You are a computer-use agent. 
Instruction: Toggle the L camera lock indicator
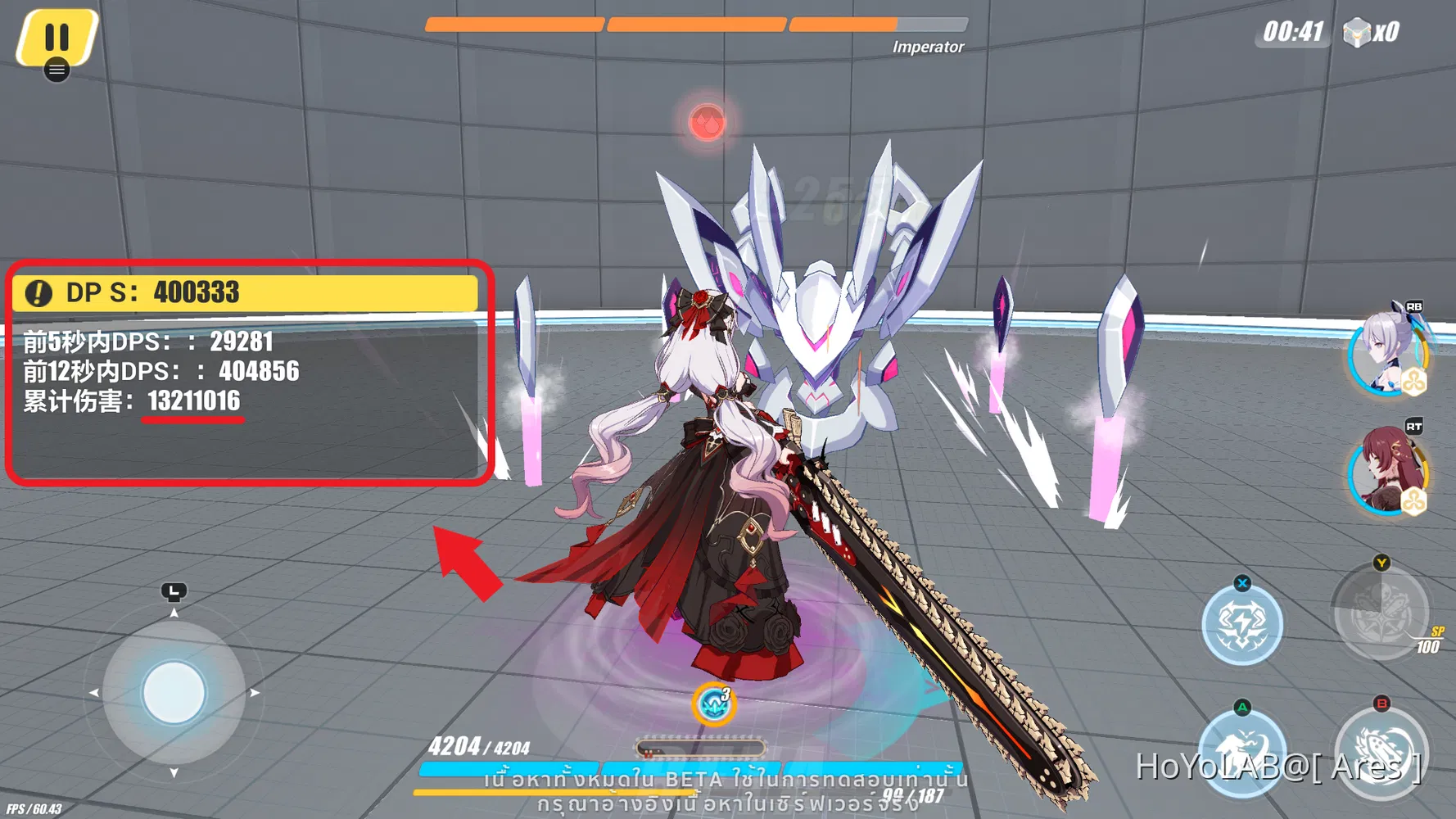(x=173, y=592)
